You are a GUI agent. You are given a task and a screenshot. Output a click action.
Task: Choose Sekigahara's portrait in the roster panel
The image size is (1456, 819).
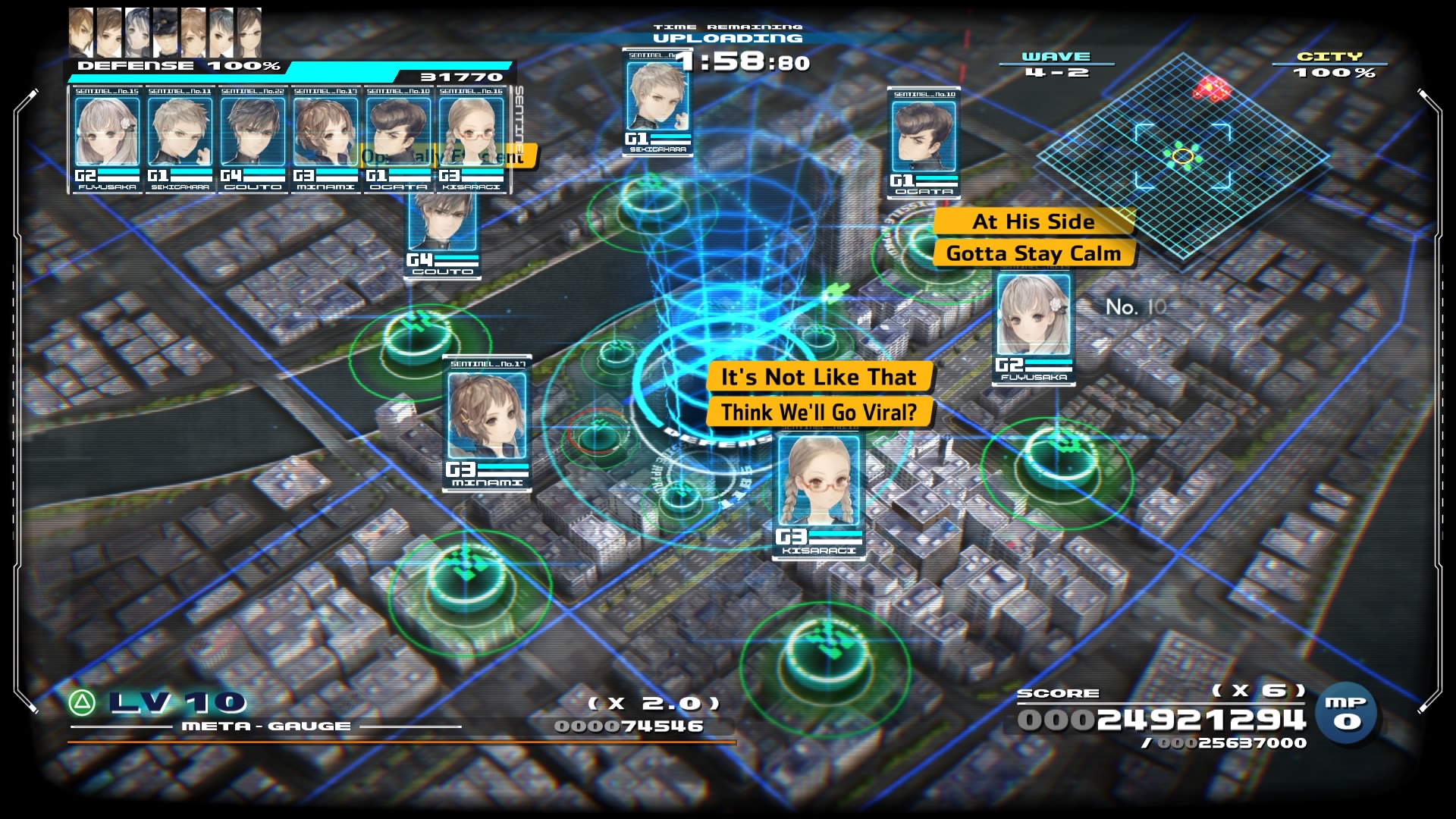(180, 140)
